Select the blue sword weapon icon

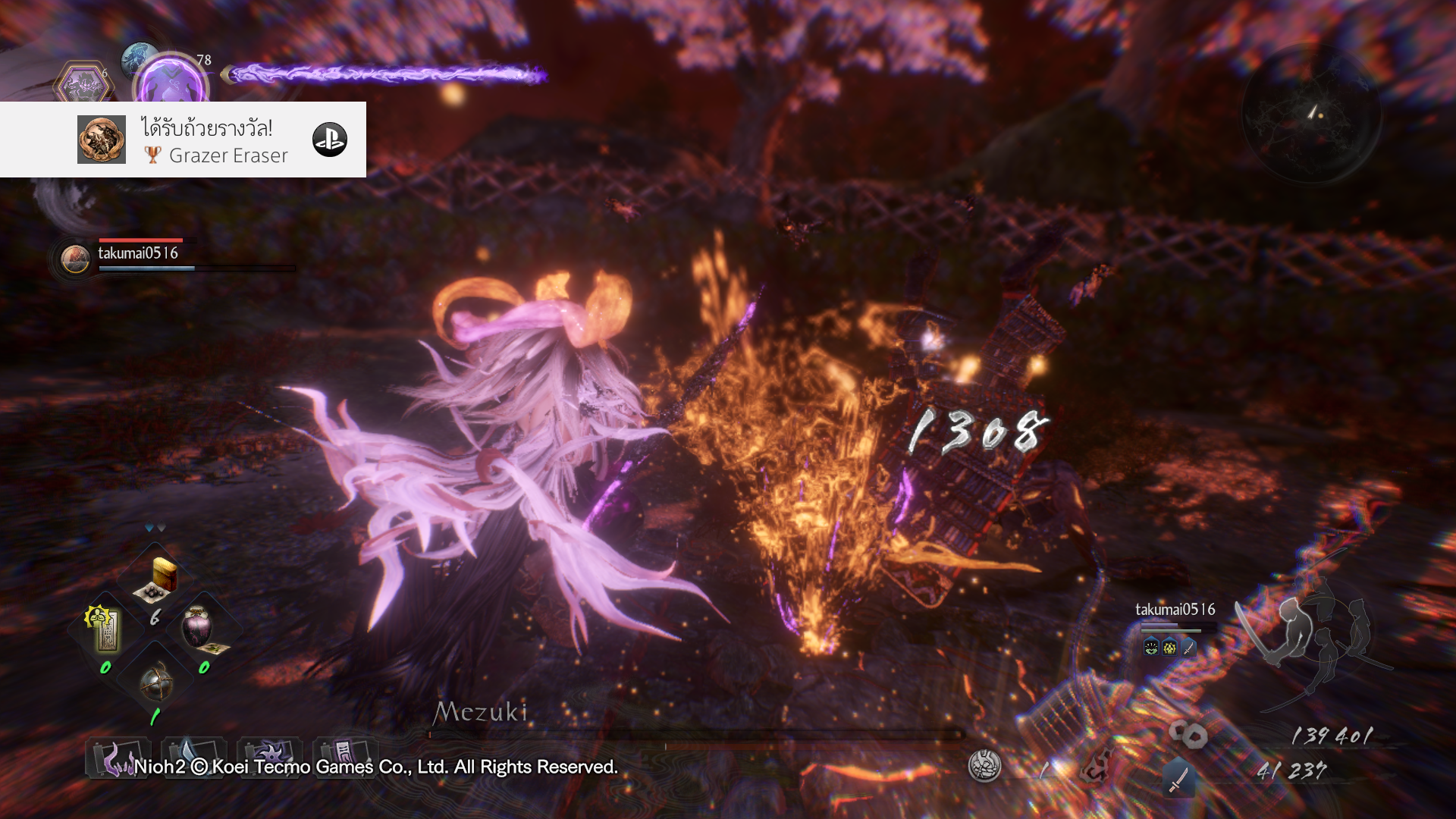click(1178, 779)
